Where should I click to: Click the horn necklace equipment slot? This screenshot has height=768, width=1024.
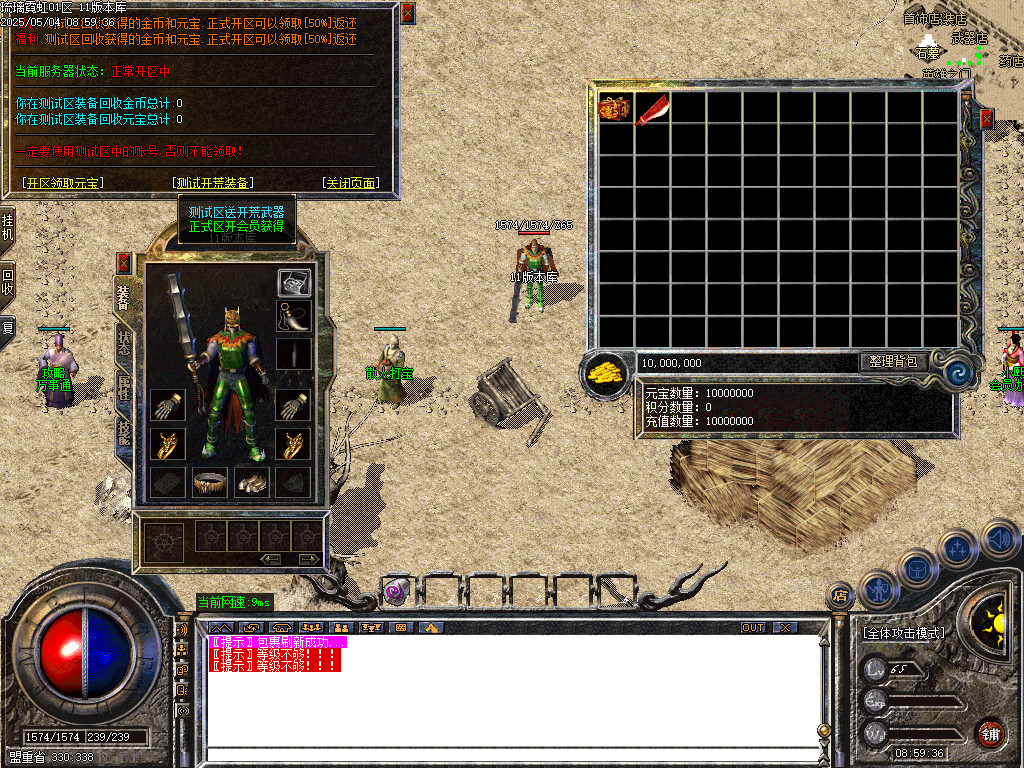tap(294, 317)
